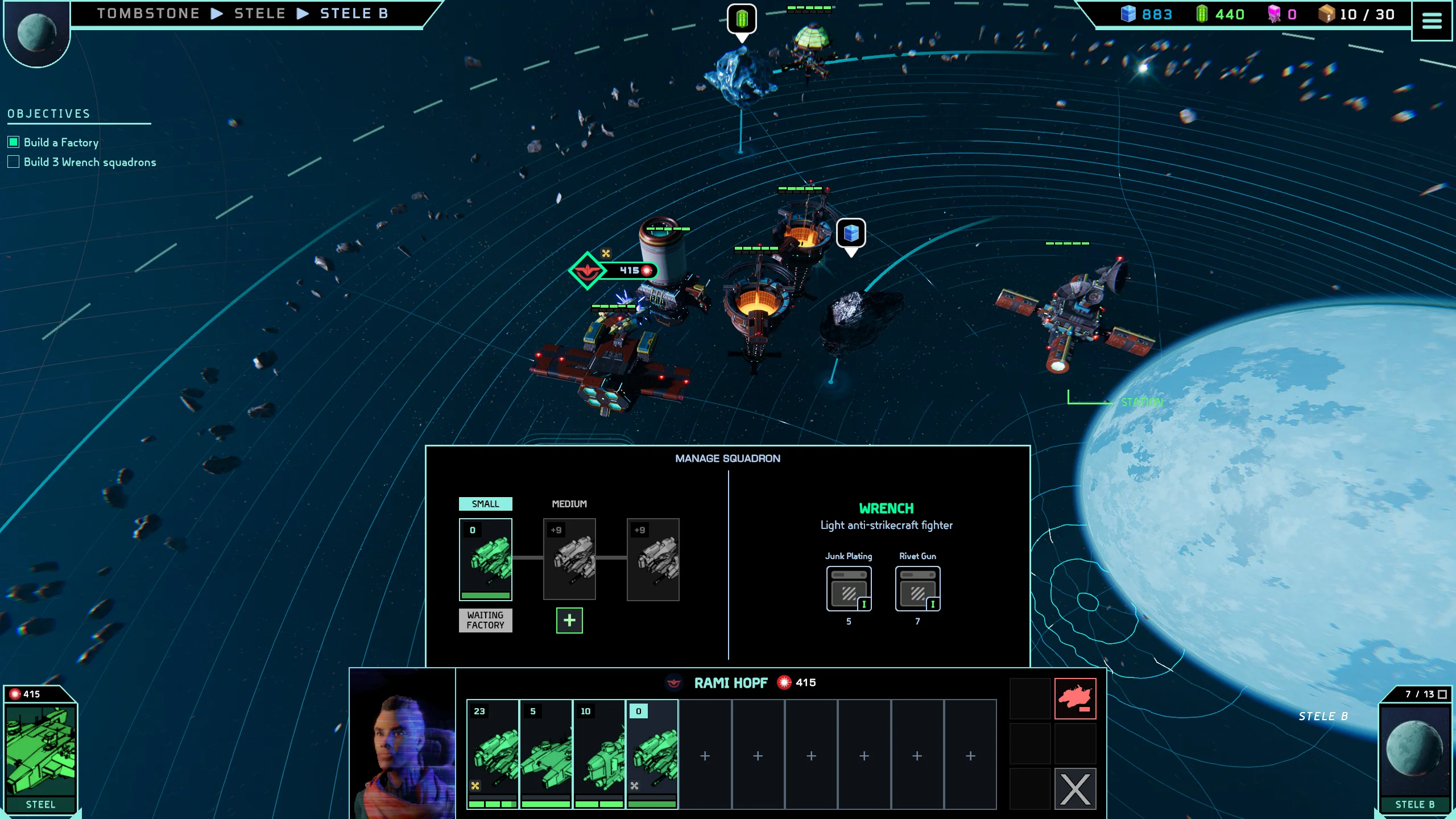
Task: Open the Stele B planet panel
Action: coord(1414,752)
